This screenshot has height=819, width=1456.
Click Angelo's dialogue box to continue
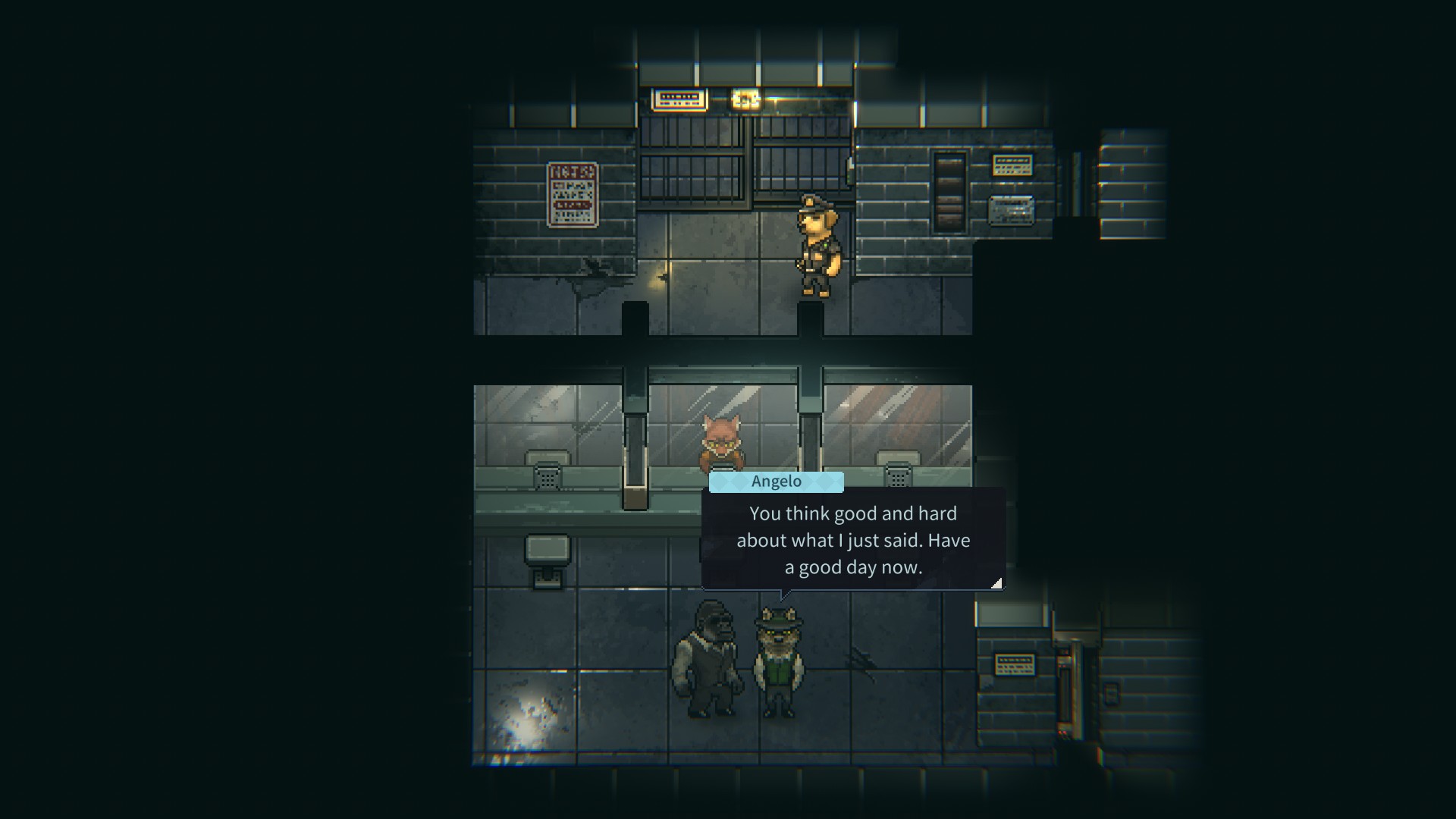tap(853, 540)
